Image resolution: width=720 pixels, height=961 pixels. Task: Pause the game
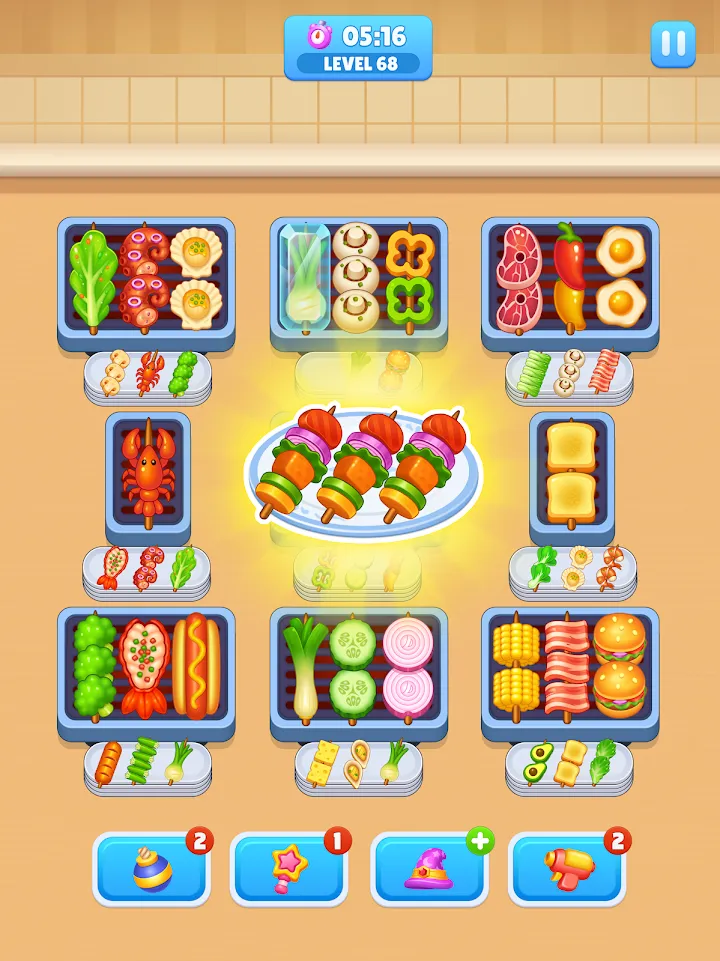point(673,44)
